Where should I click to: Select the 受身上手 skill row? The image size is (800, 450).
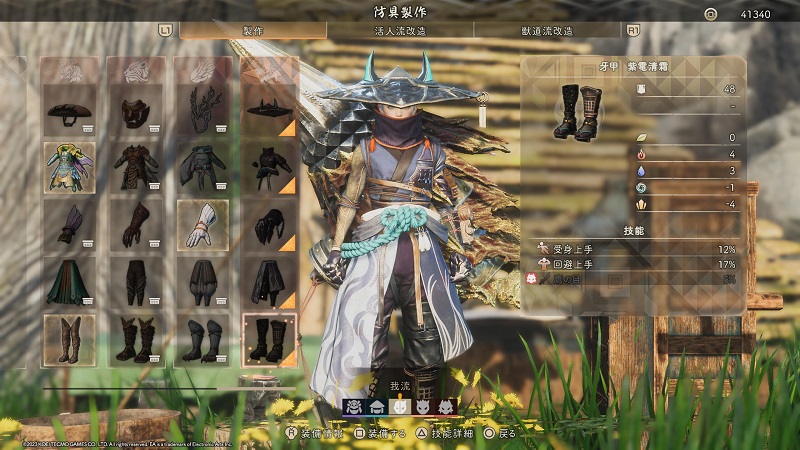[x=635, y=249]
